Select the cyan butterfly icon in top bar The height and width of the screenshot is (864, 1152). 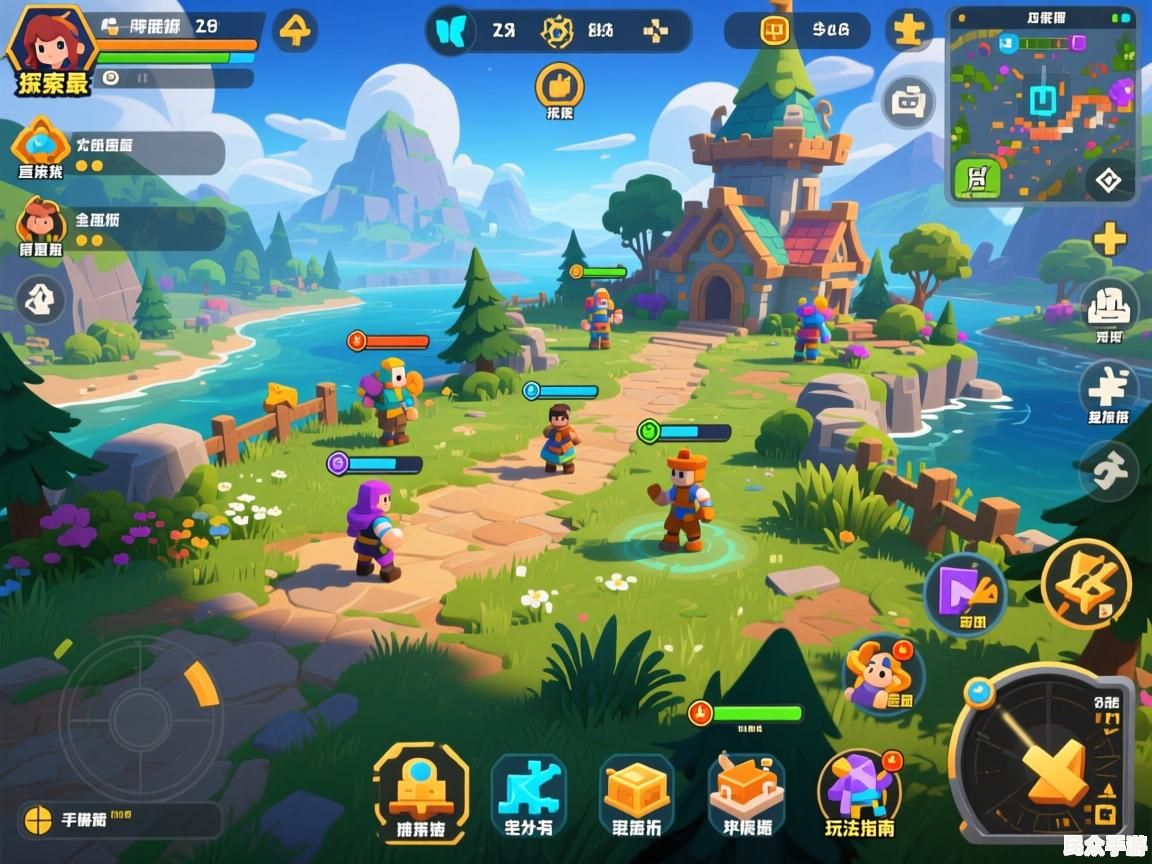[451, 31]
